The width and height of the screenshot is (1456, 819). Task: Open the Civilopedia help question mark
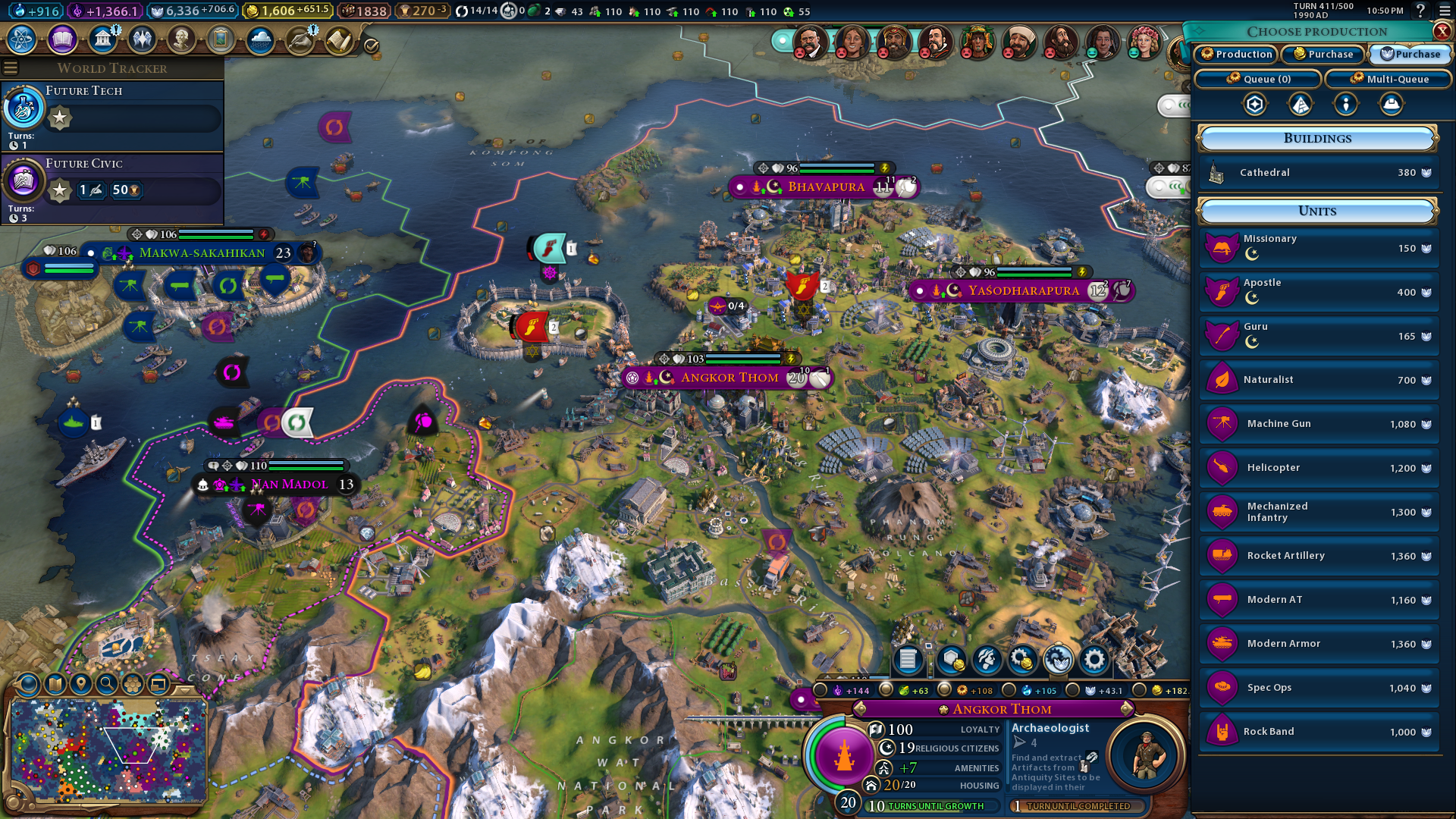coord(1420,11)
